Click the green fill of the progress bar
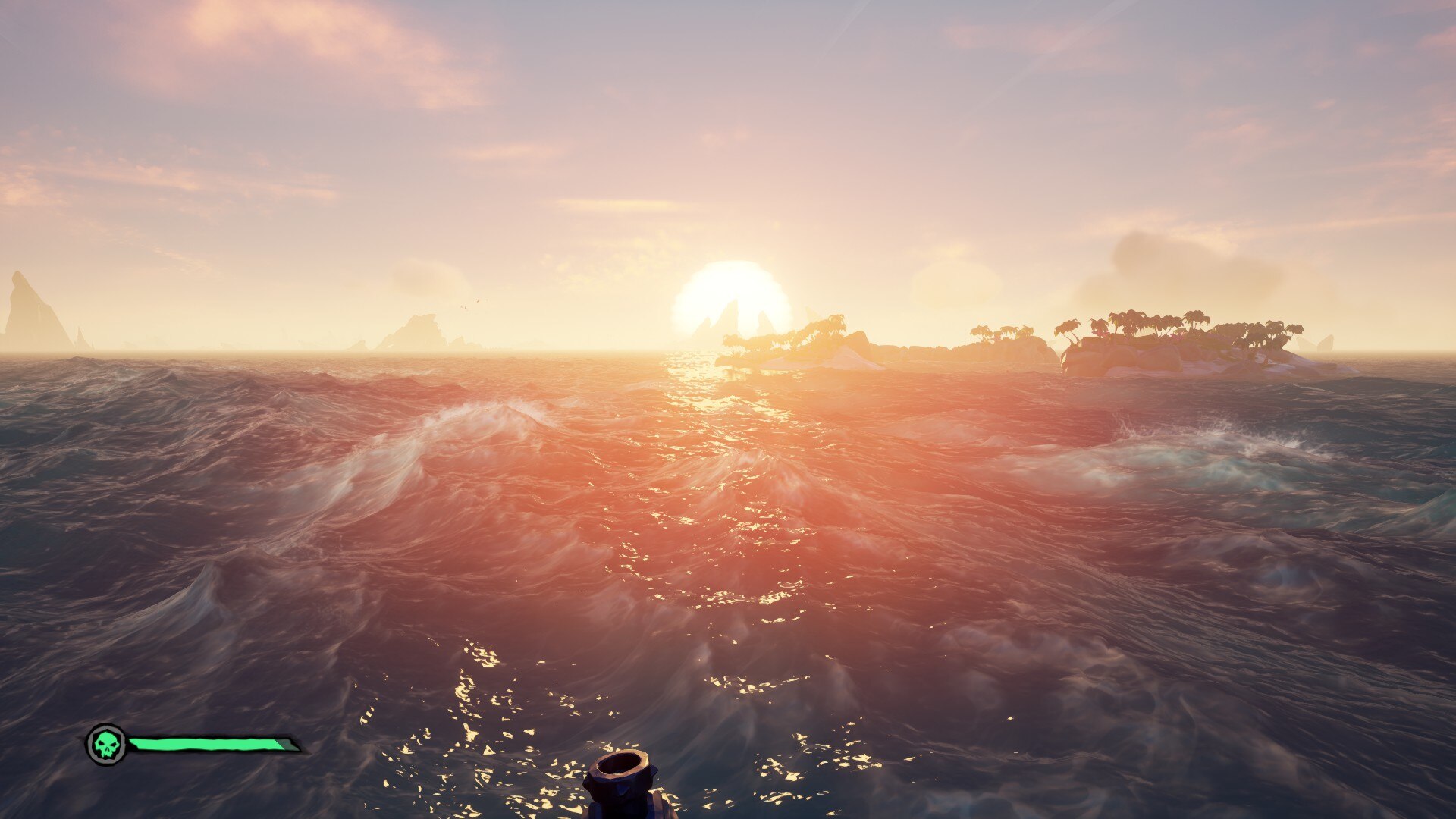The width and height of the screenshot is (1456, 819). [x=205, y=744]
